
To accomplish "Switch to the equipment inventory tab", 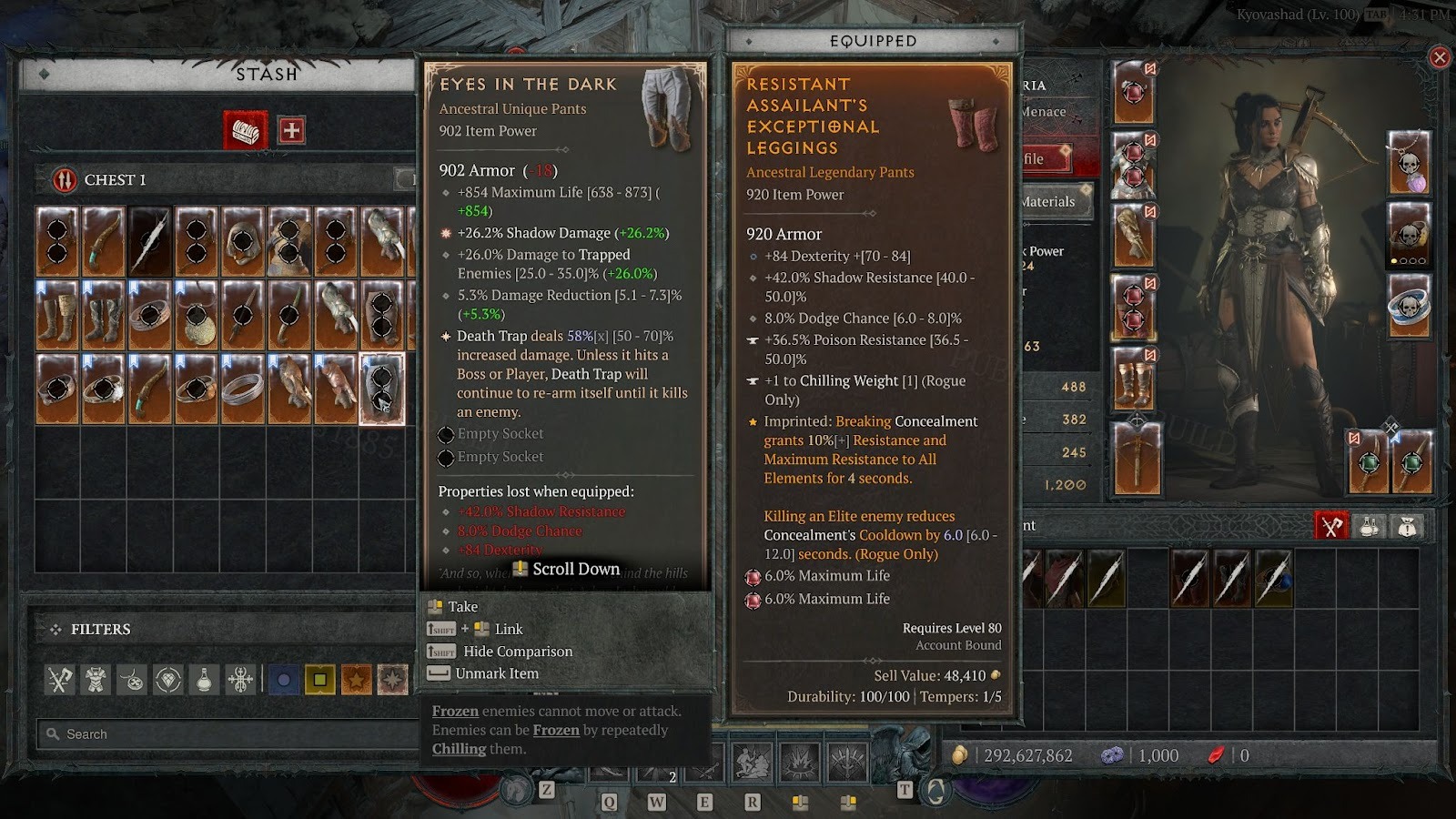I will 1332,526.
